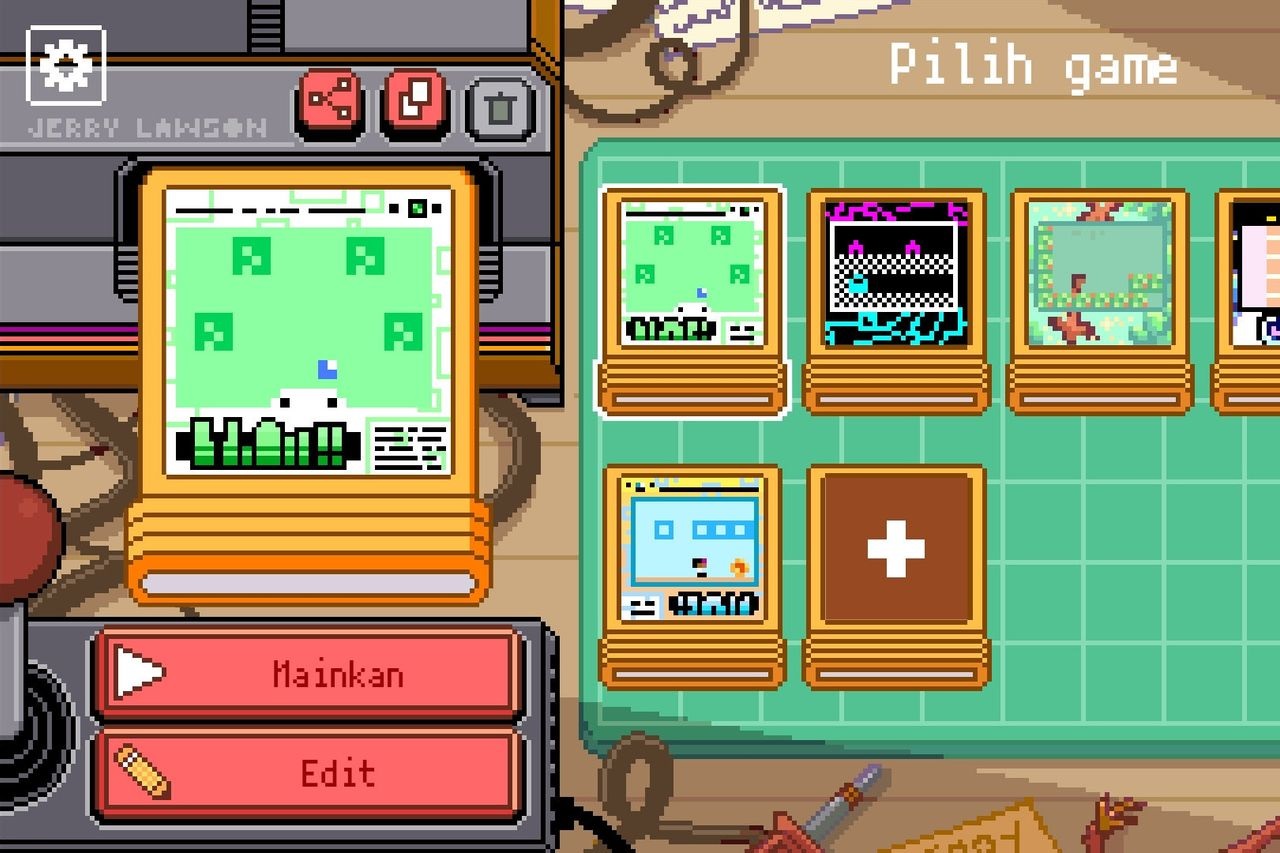This screenshot has height=853, width=1280.
Task: Delete the game with the trash button
Action: [x=501, y=106]
